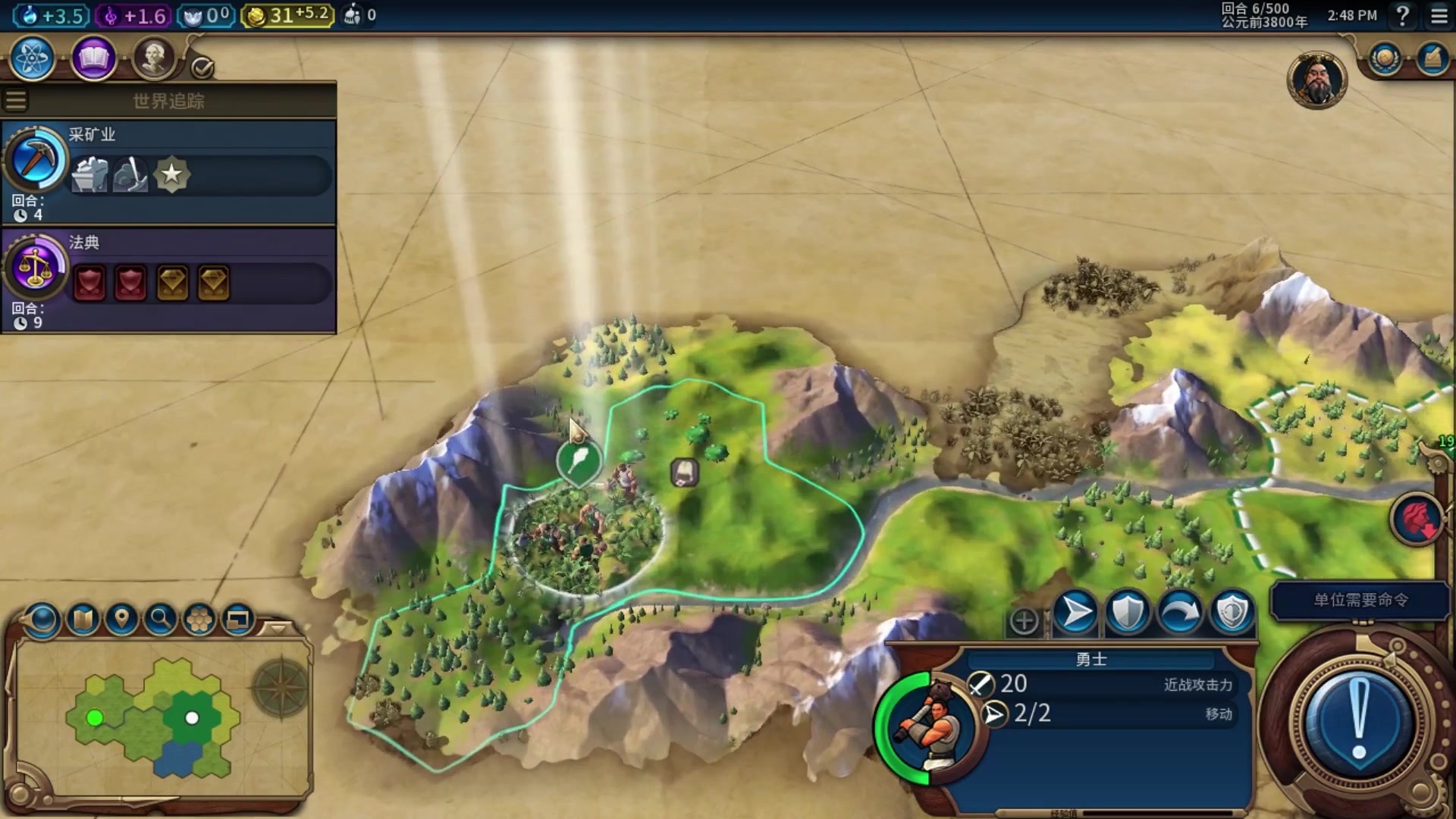Open the main game menu
This screenshot has height=819, width=1456.
click(1439, 15)
